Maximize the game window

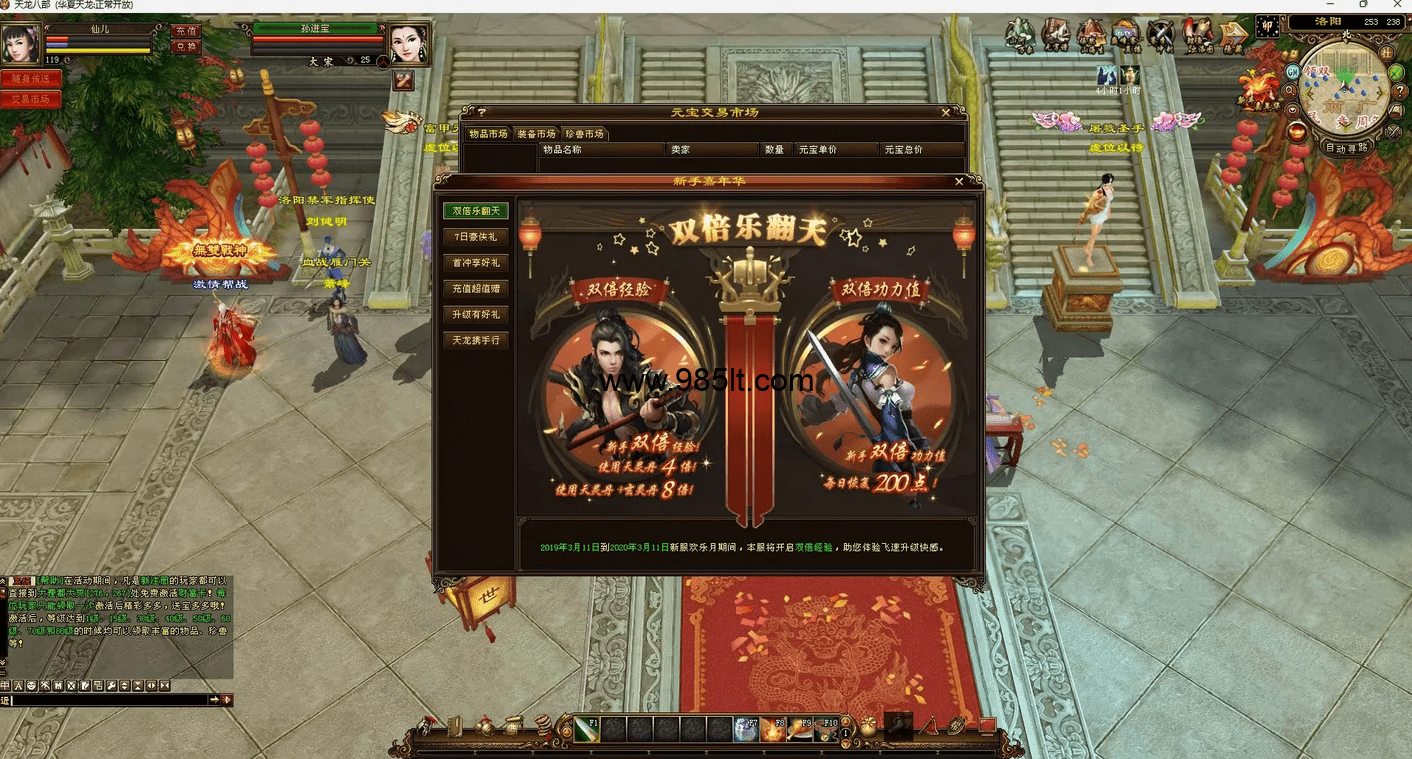pos(1364,5)
